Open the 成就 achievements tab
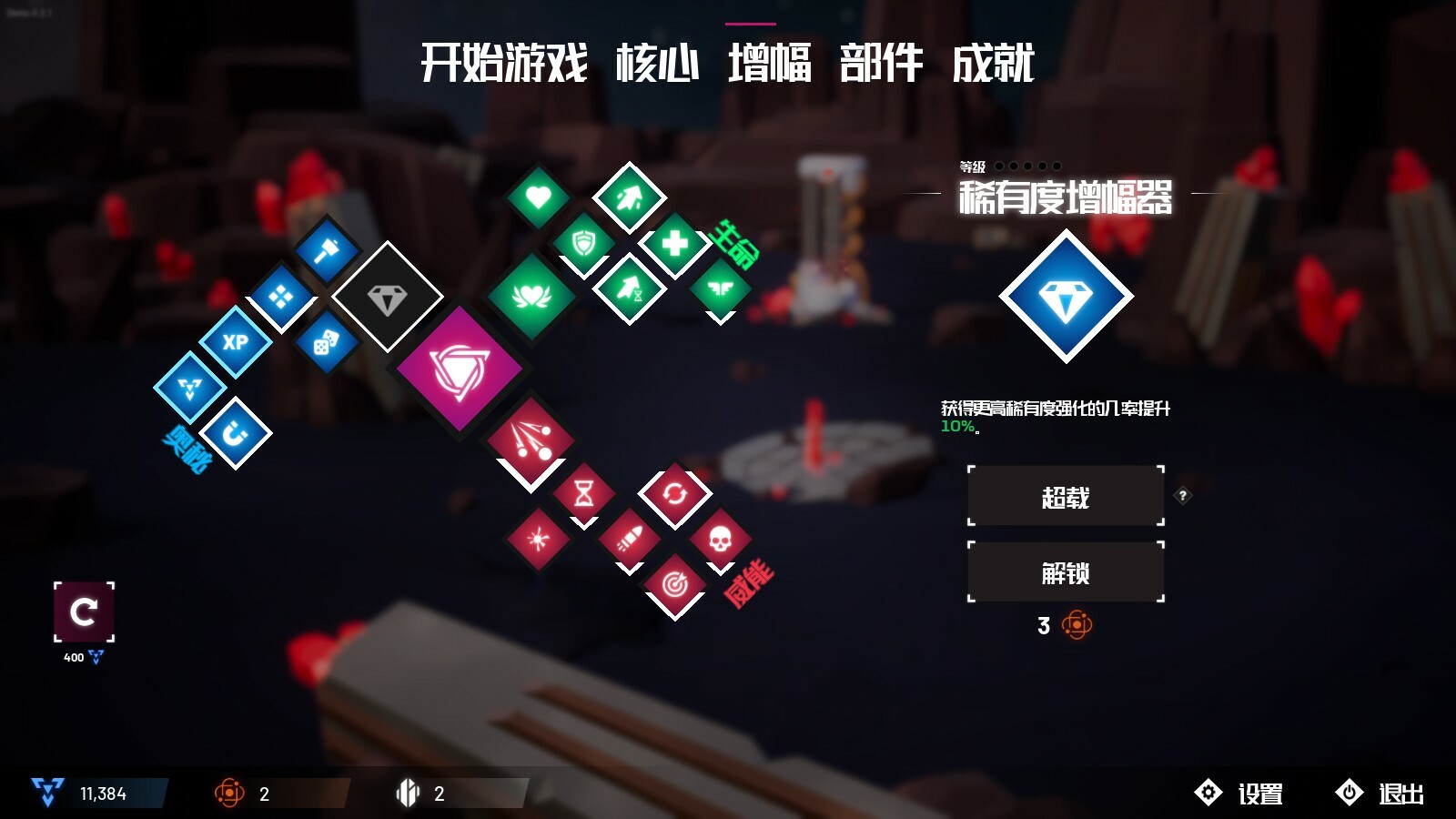This screenshot has height=819, width=1456. pos(994,64)
